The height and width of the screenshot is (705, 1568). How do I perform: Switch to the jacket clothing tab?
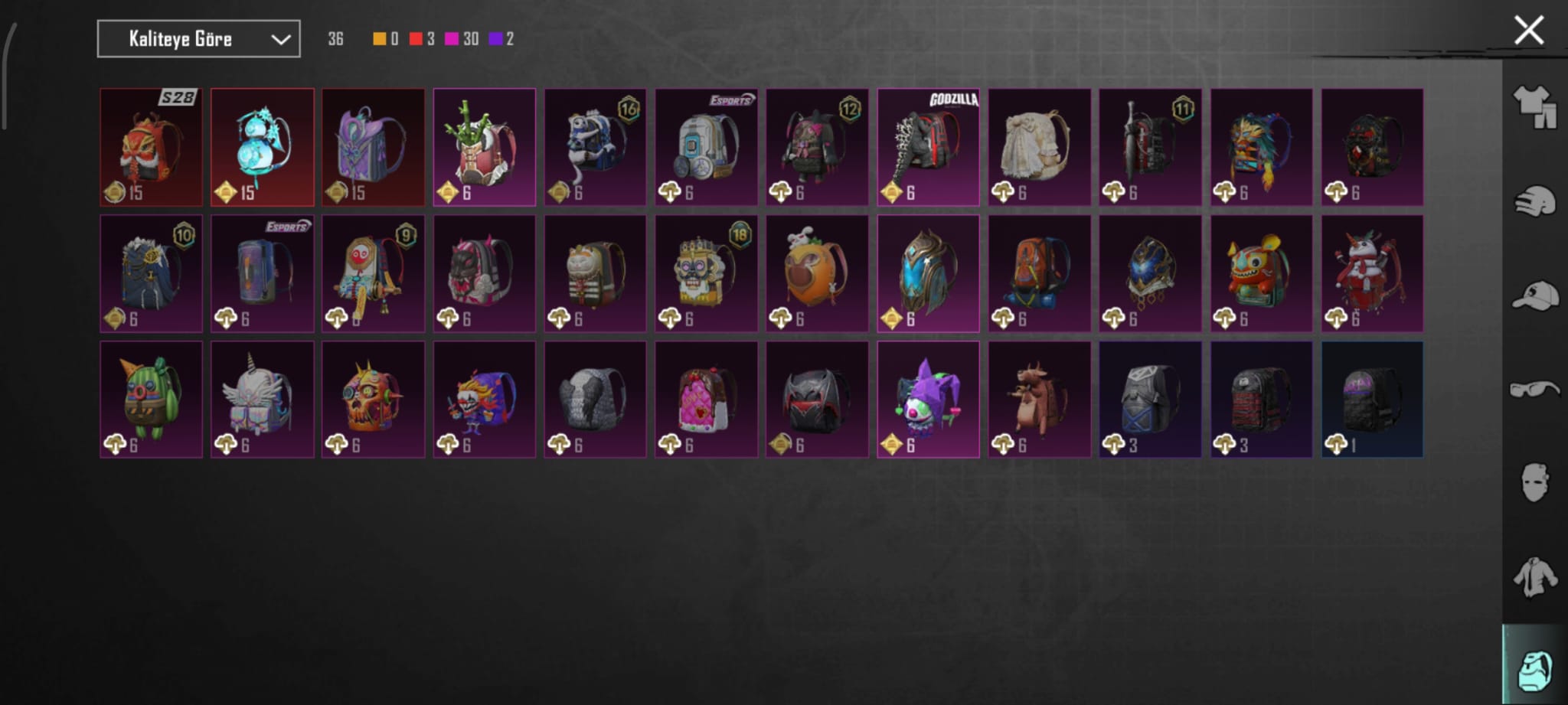1534,576
